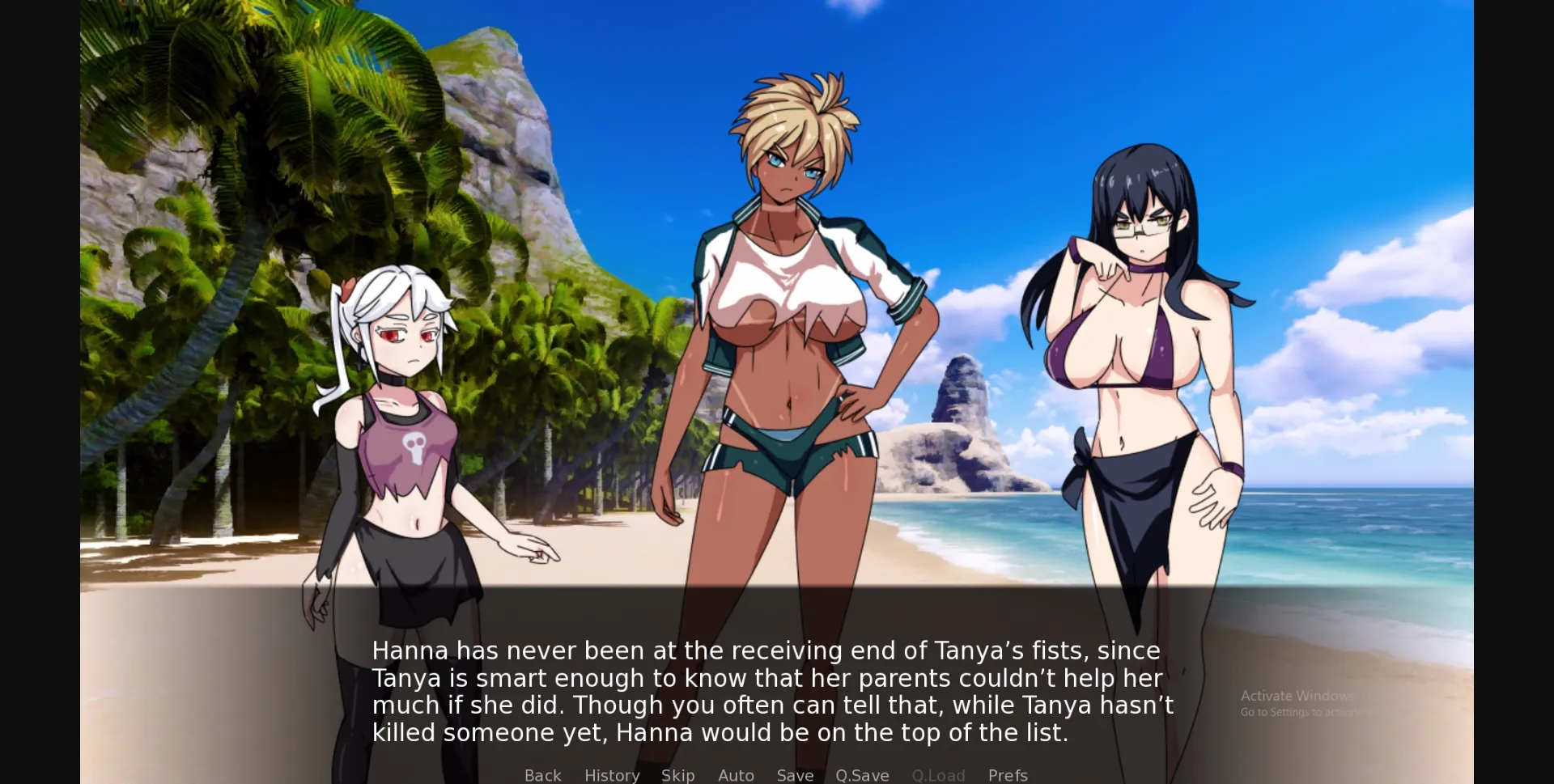Click Back to rewind the dialogue
This screenshot has width=1554, height=784.
pyautogui.click(x=542, y=775)
